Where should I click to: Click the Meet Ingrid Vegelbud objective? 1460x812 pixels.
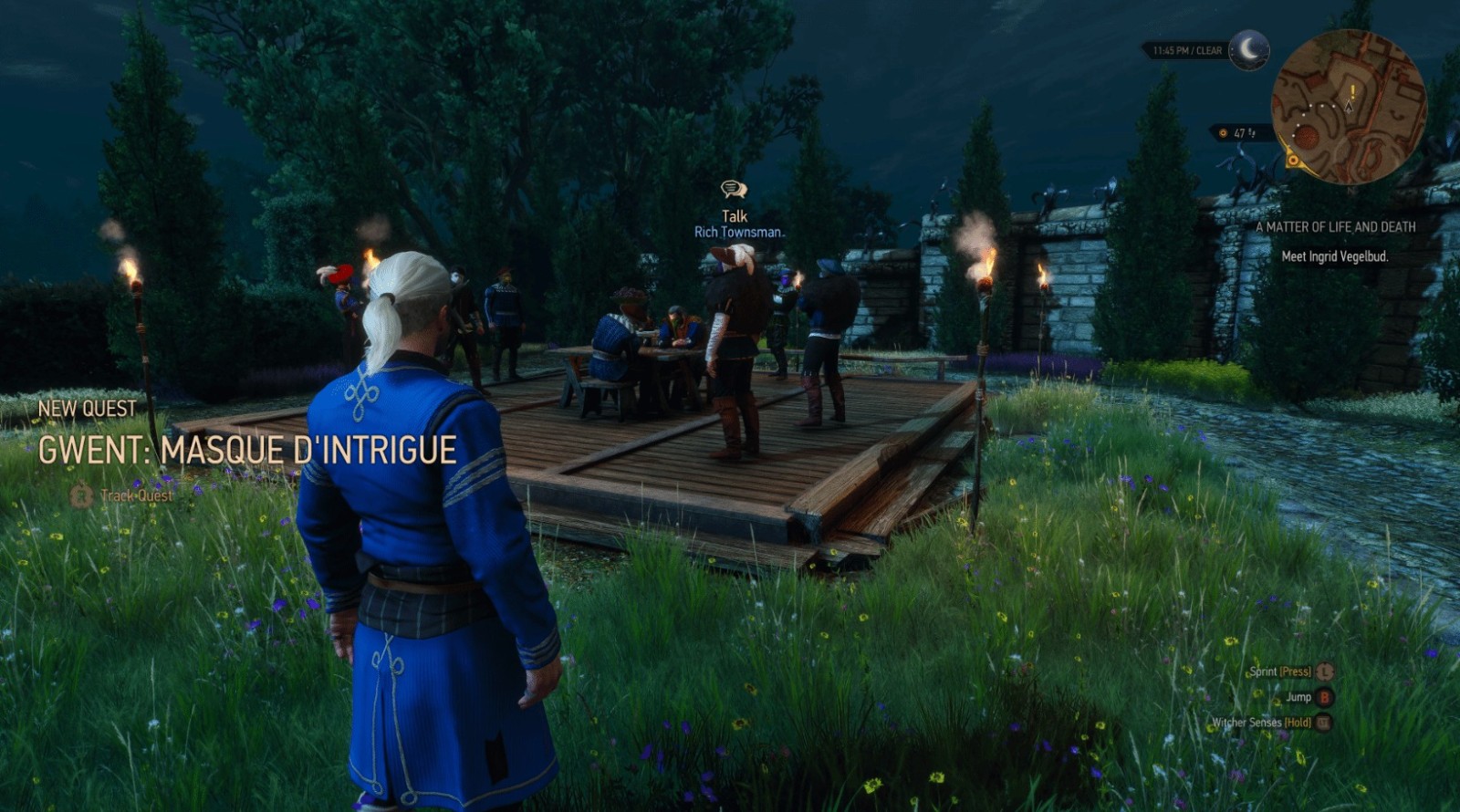pos(1334,256)
